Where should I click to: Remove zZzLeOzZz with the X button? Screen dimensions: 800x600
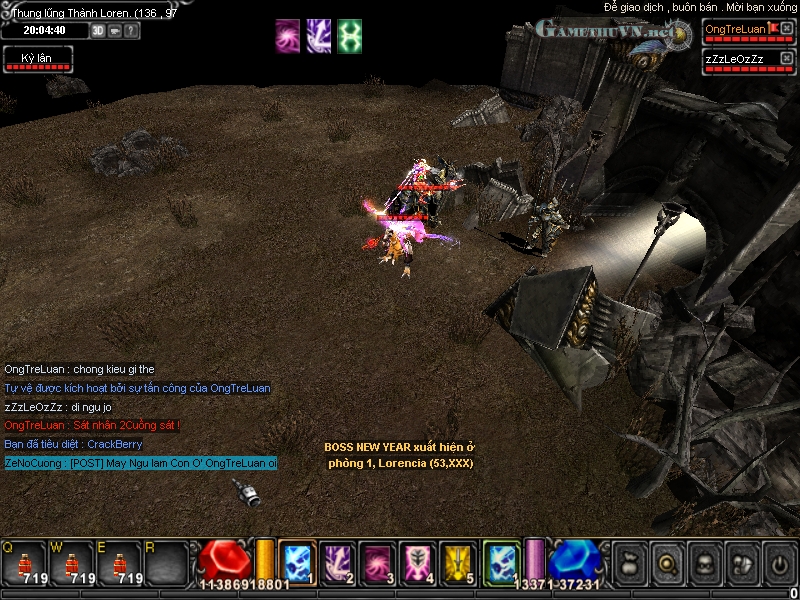[x=787, y=59]
